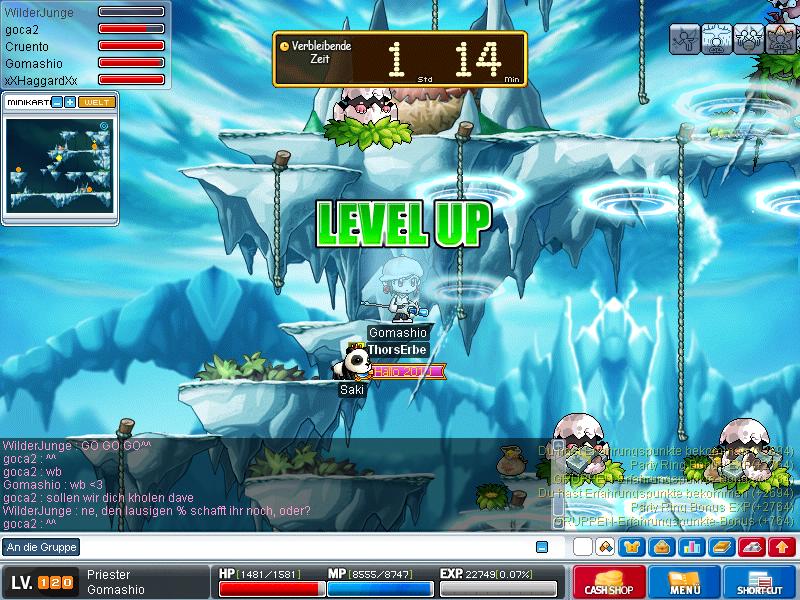Viewport: 800px width, 600px height.
Task: Open the equipment shirt icon
Action: (x=632, y=547)
